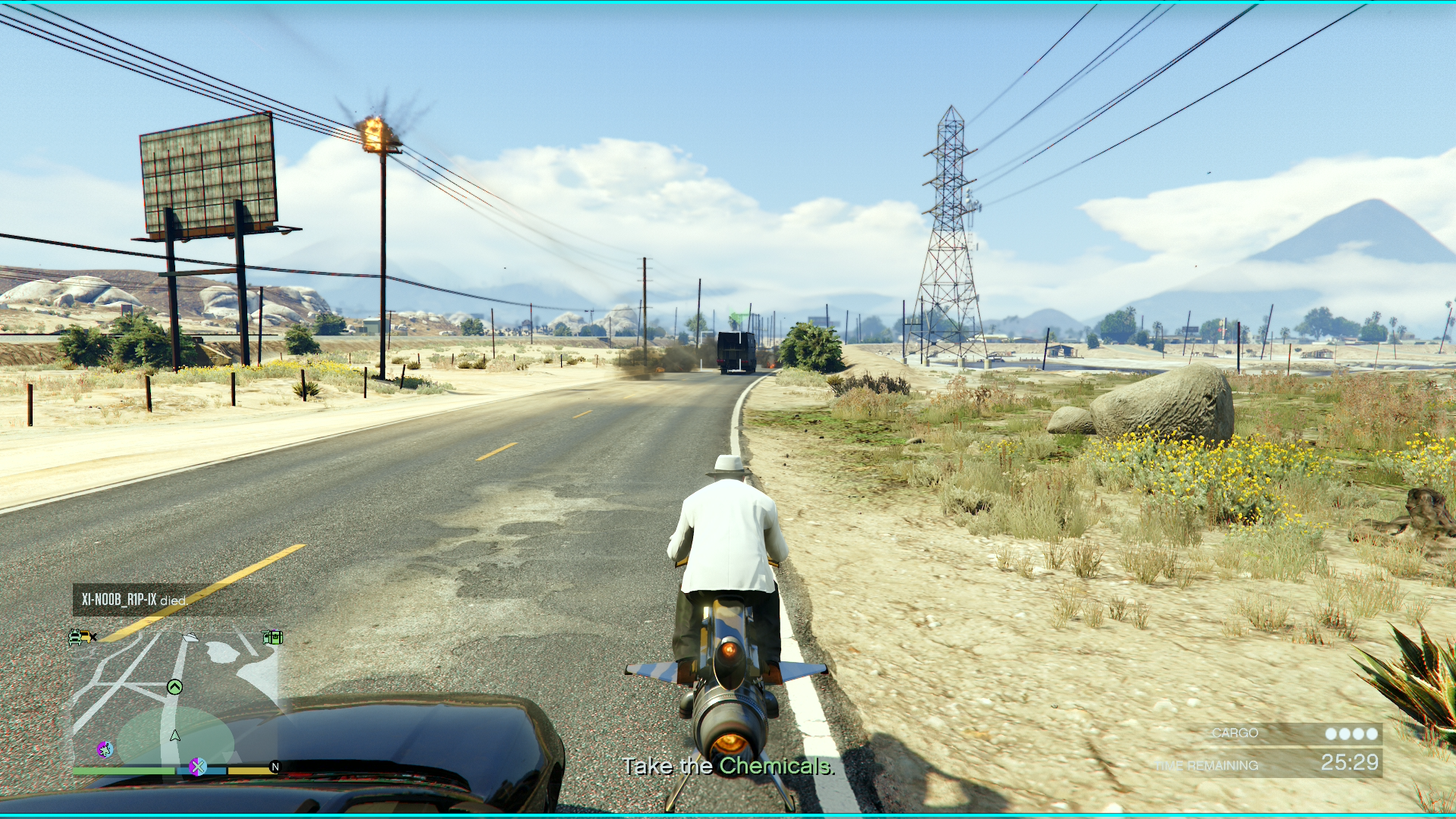Click the white boat blip on the minimap
This screenshot has width=1456, height=819.
pyautogui.click(x=190, y=638)
